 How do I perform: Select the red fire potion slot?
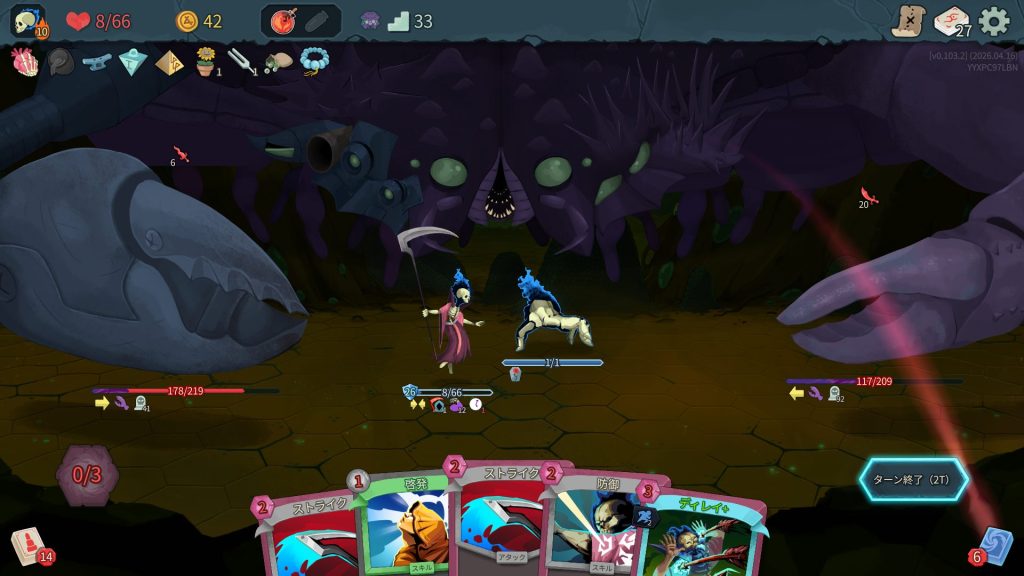281,21
